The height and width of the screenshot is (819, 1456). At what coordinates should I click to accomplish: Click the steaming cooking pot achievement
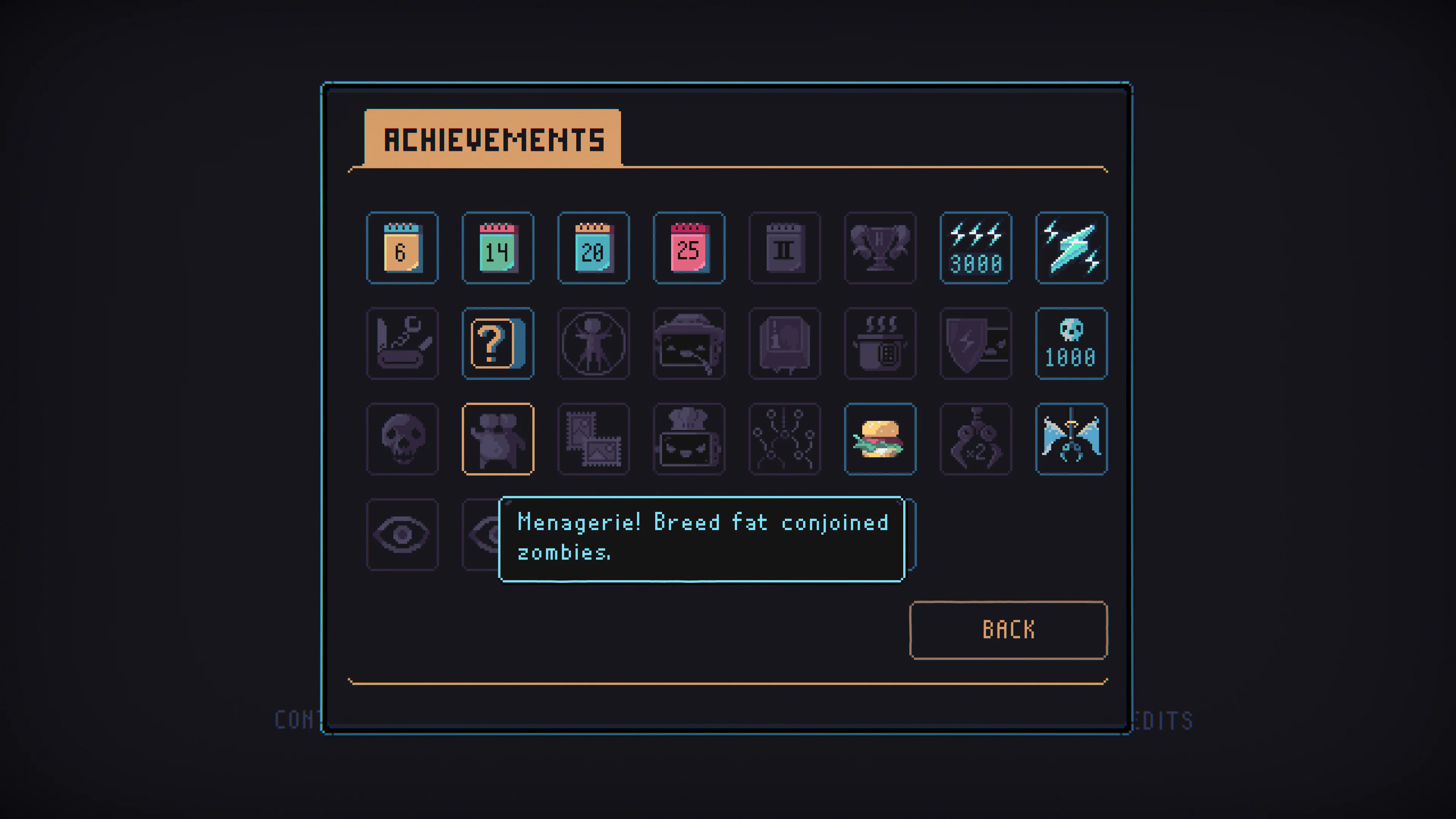[880, 343]
